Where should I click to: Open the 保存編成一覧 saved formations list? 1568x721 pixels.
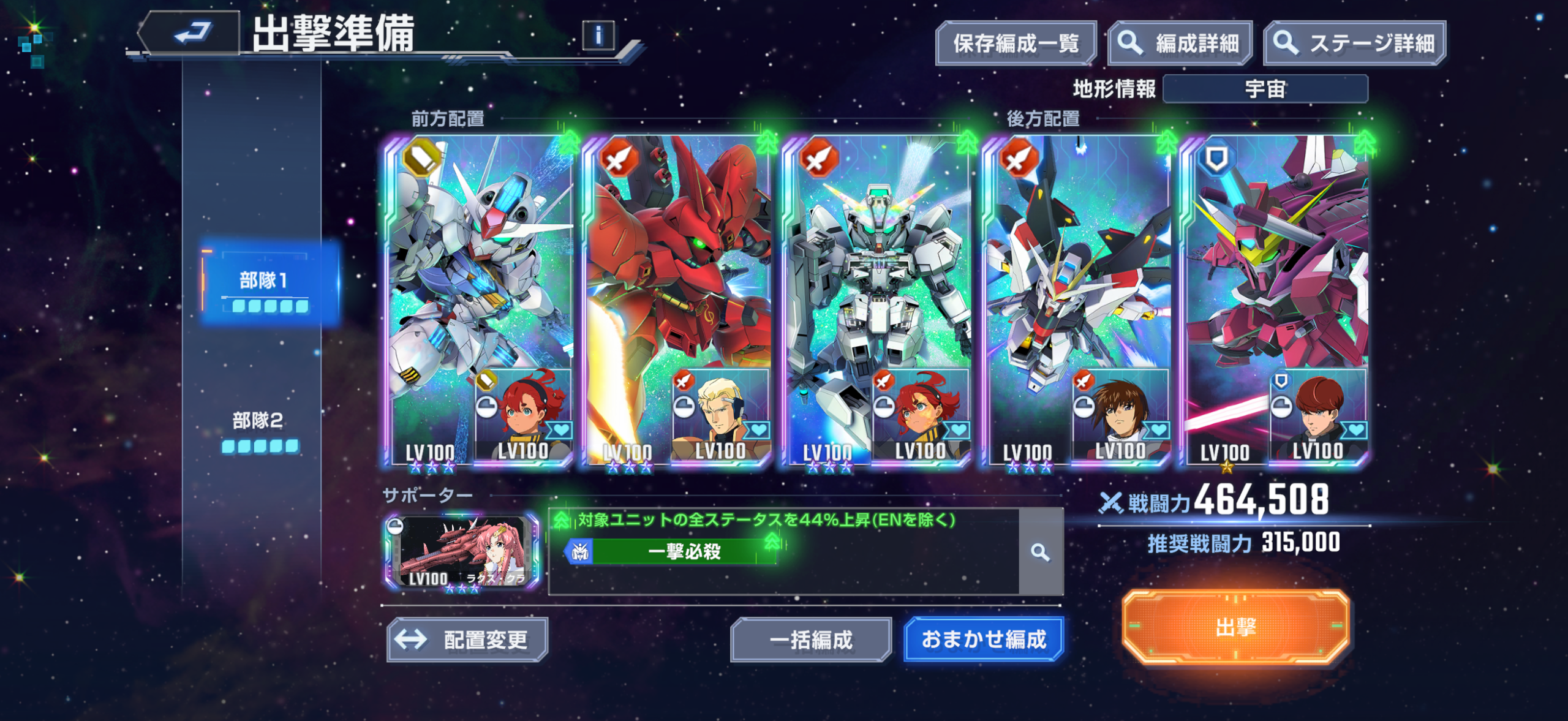click(1015, 43)
